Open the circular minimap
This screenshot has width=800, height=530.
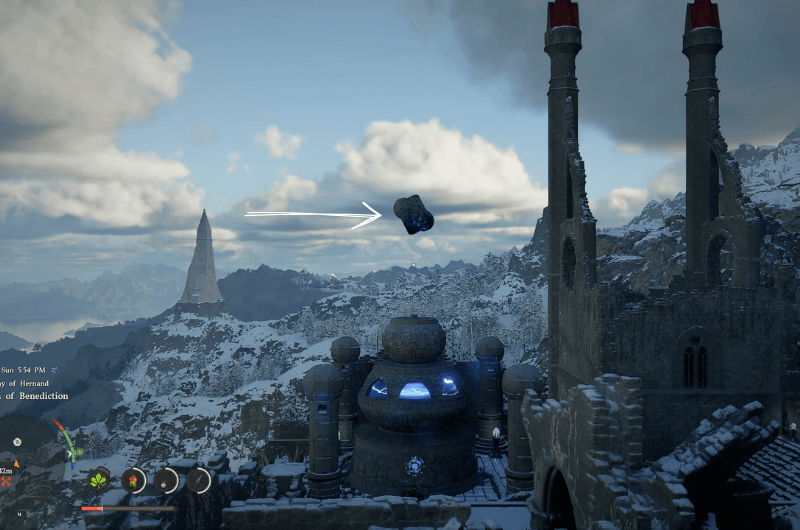pos(25,445)
